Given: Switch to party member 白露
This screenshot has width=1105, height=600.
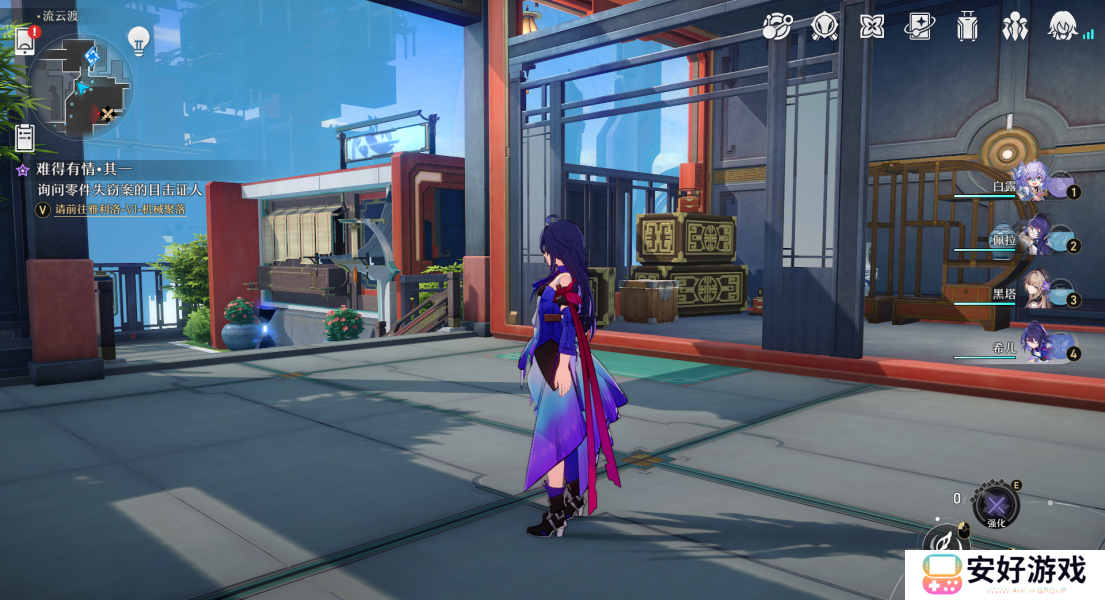Looking at the screenshot, I should [1030, 184].
